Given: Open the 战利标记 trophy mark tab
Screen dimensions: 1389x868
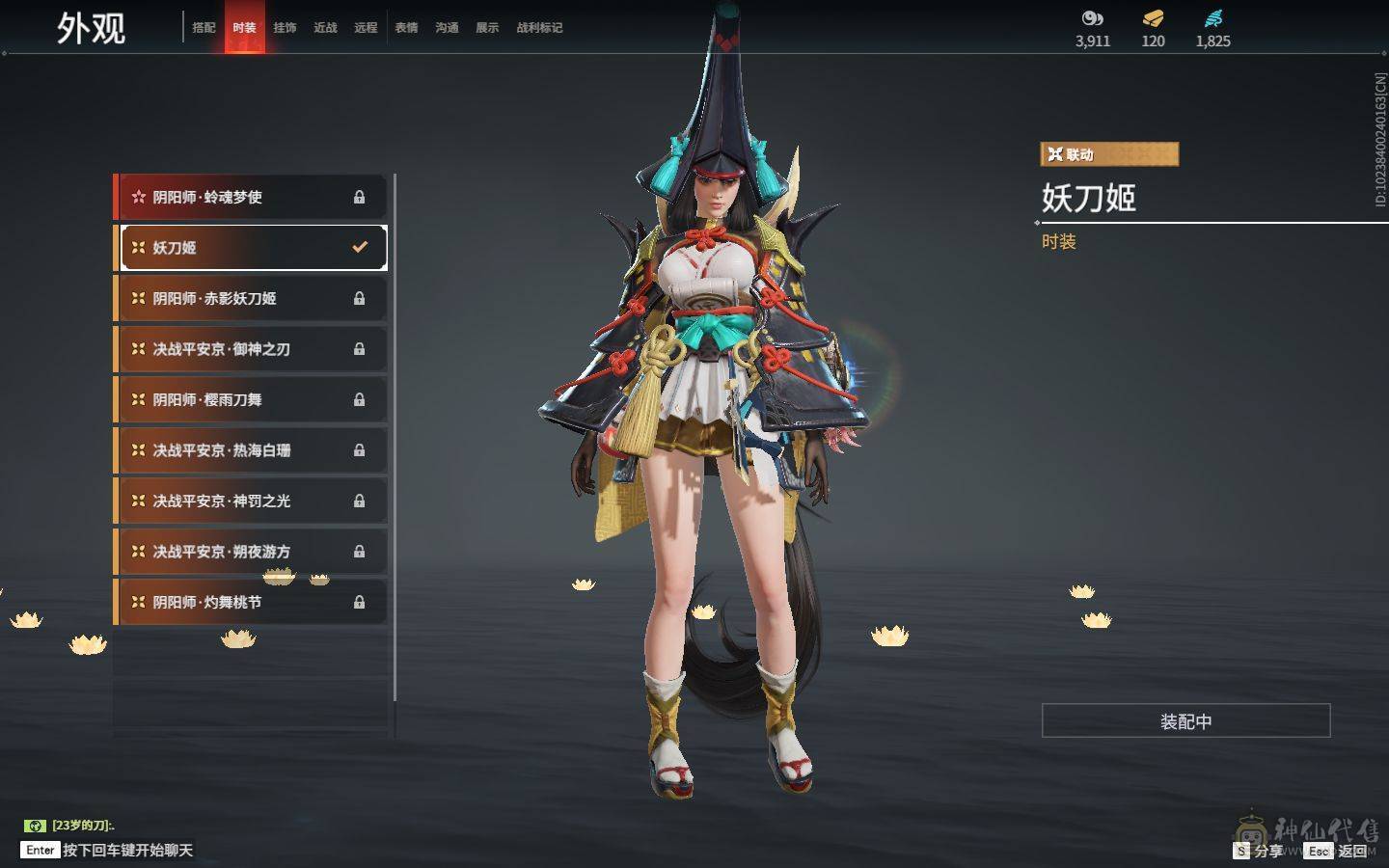Looking at the screenshot, I should (539, 28).
